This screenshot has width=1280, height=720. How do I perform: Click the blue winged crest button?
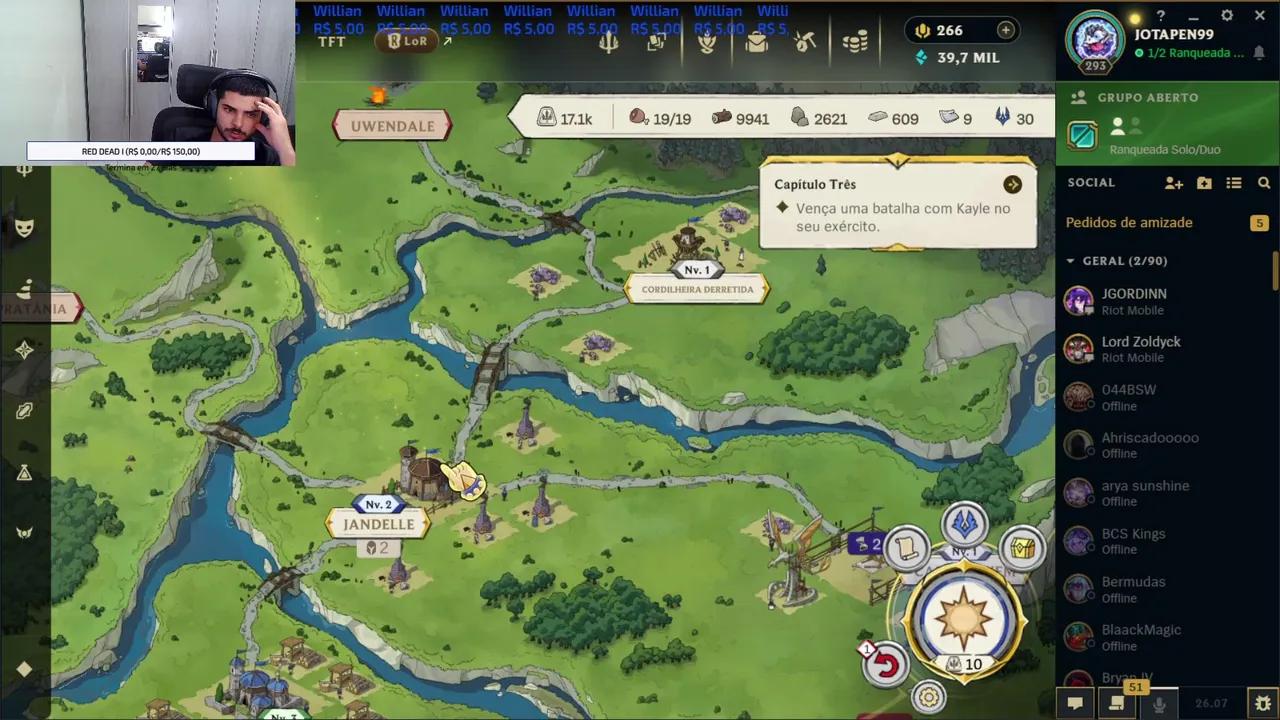point(964,524)
